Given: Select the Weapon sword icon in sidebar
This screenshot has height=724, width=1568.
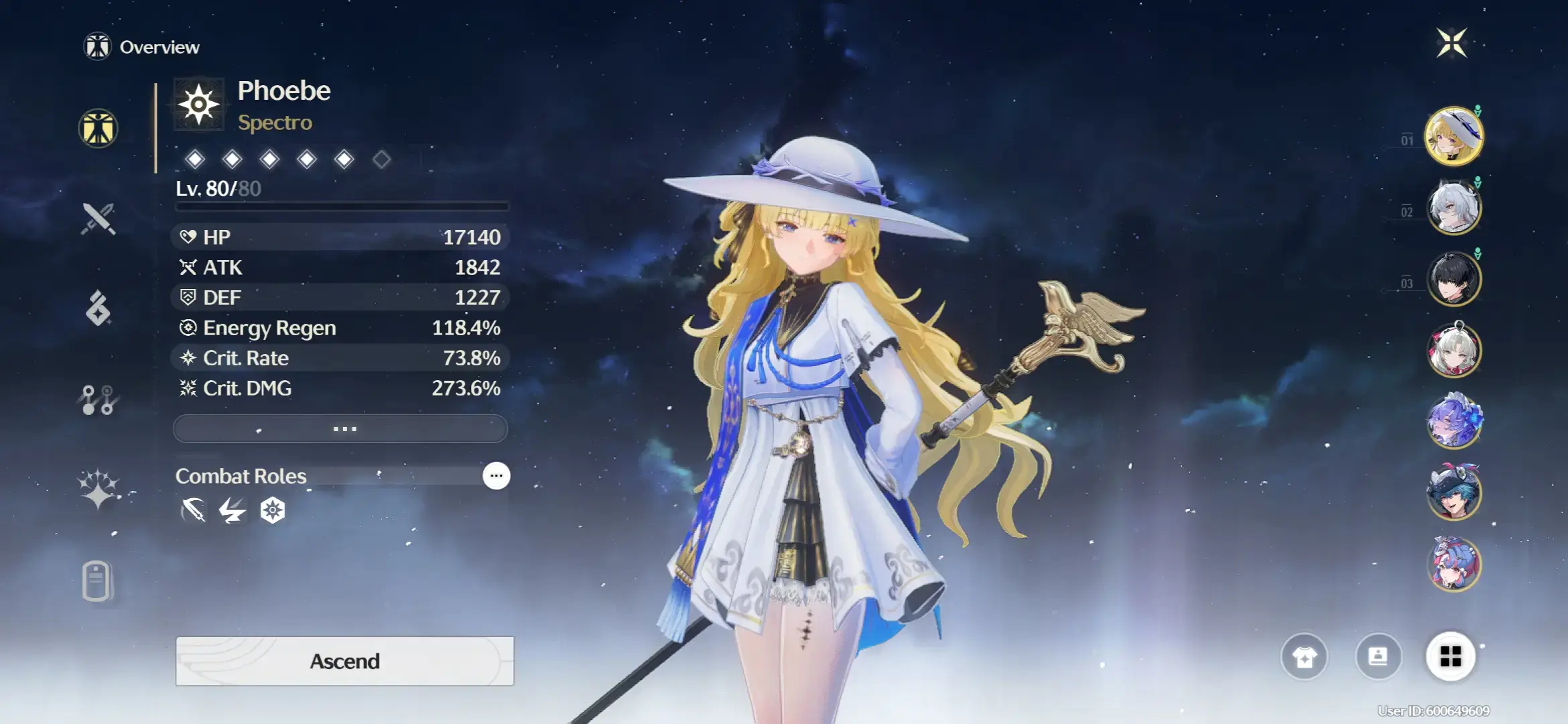Looking at the screenshot, I should pyautogui.click(x=99, y=221).
